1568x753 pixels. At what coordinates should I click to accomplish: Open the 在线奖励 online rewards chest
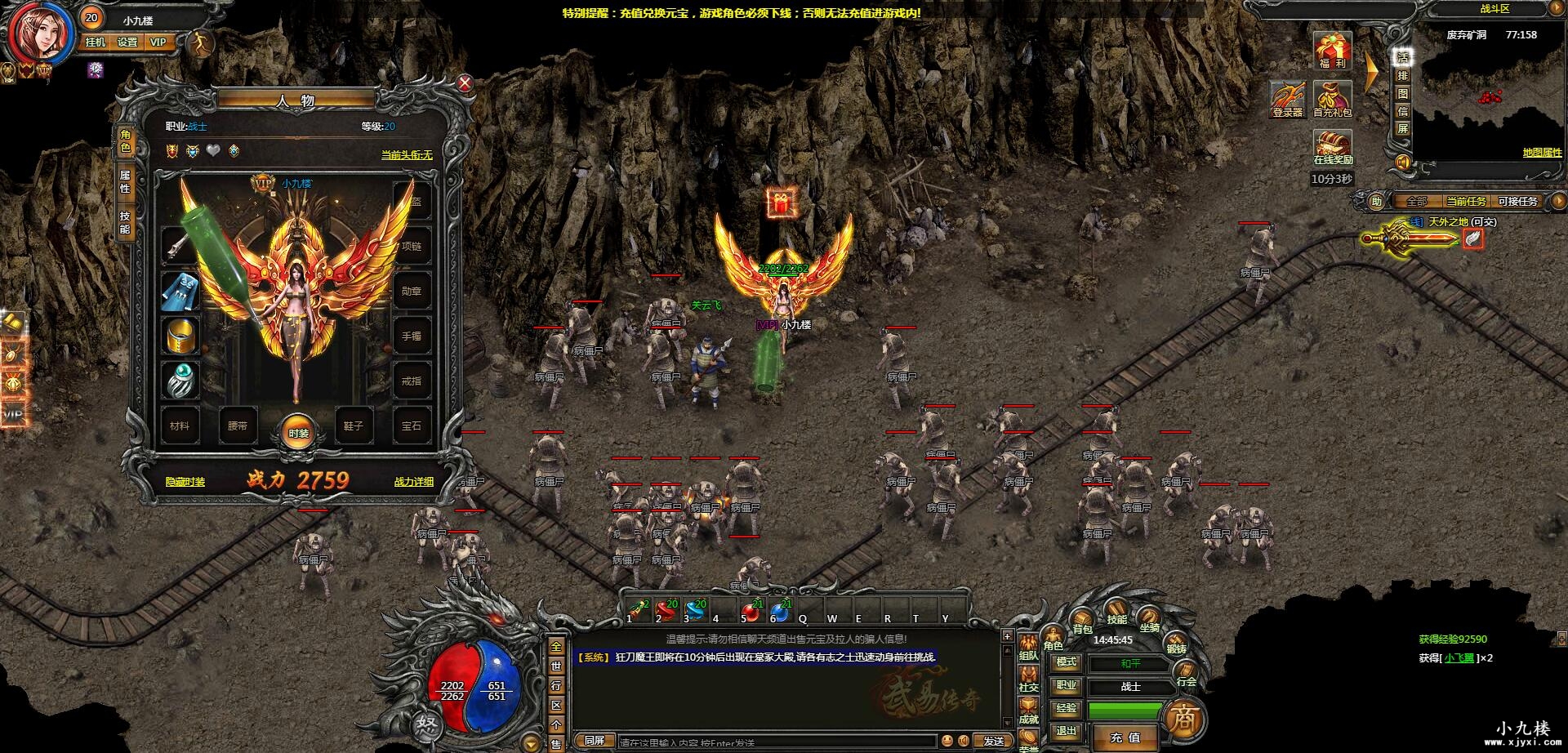[1331, 141]
